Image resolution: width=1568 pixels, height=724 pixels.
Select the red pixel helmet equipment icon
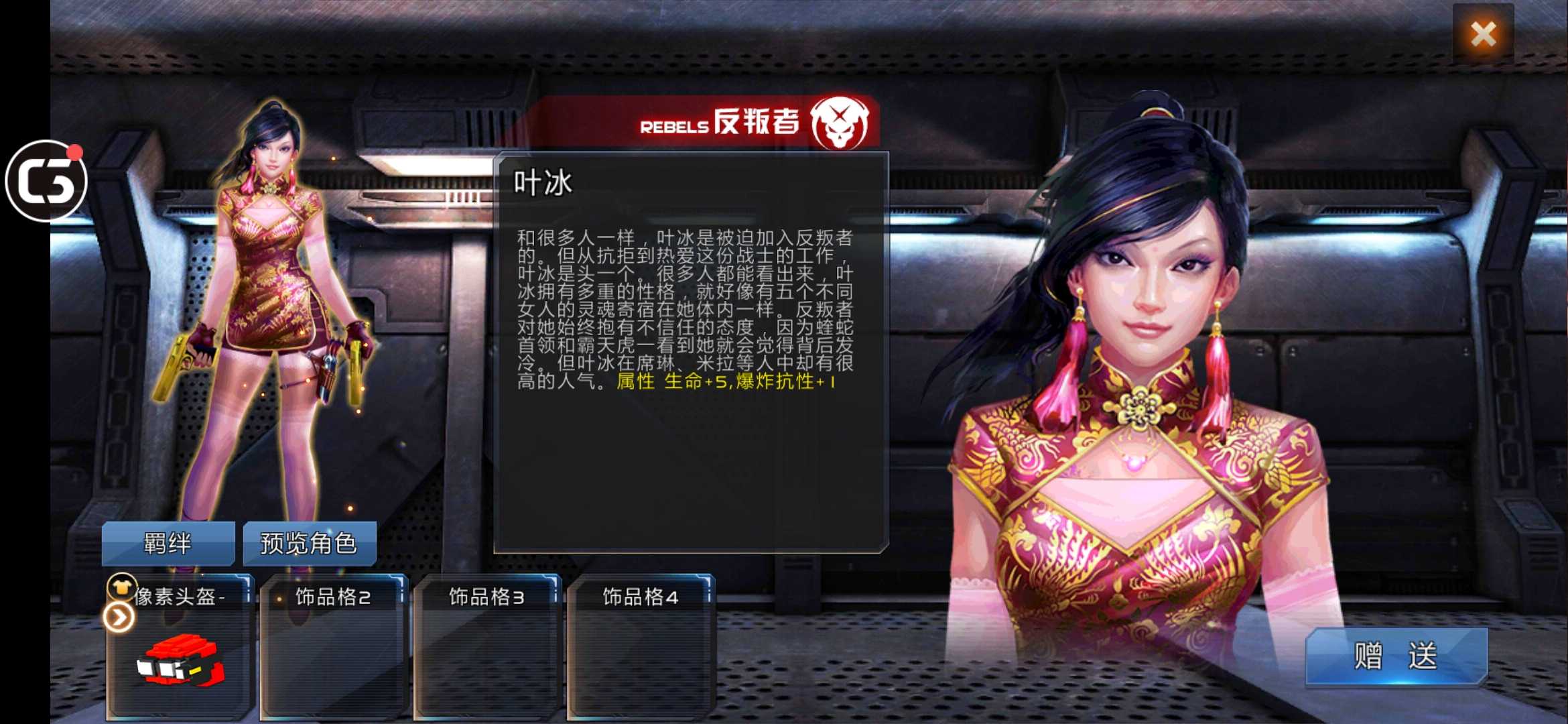point(180,660)
